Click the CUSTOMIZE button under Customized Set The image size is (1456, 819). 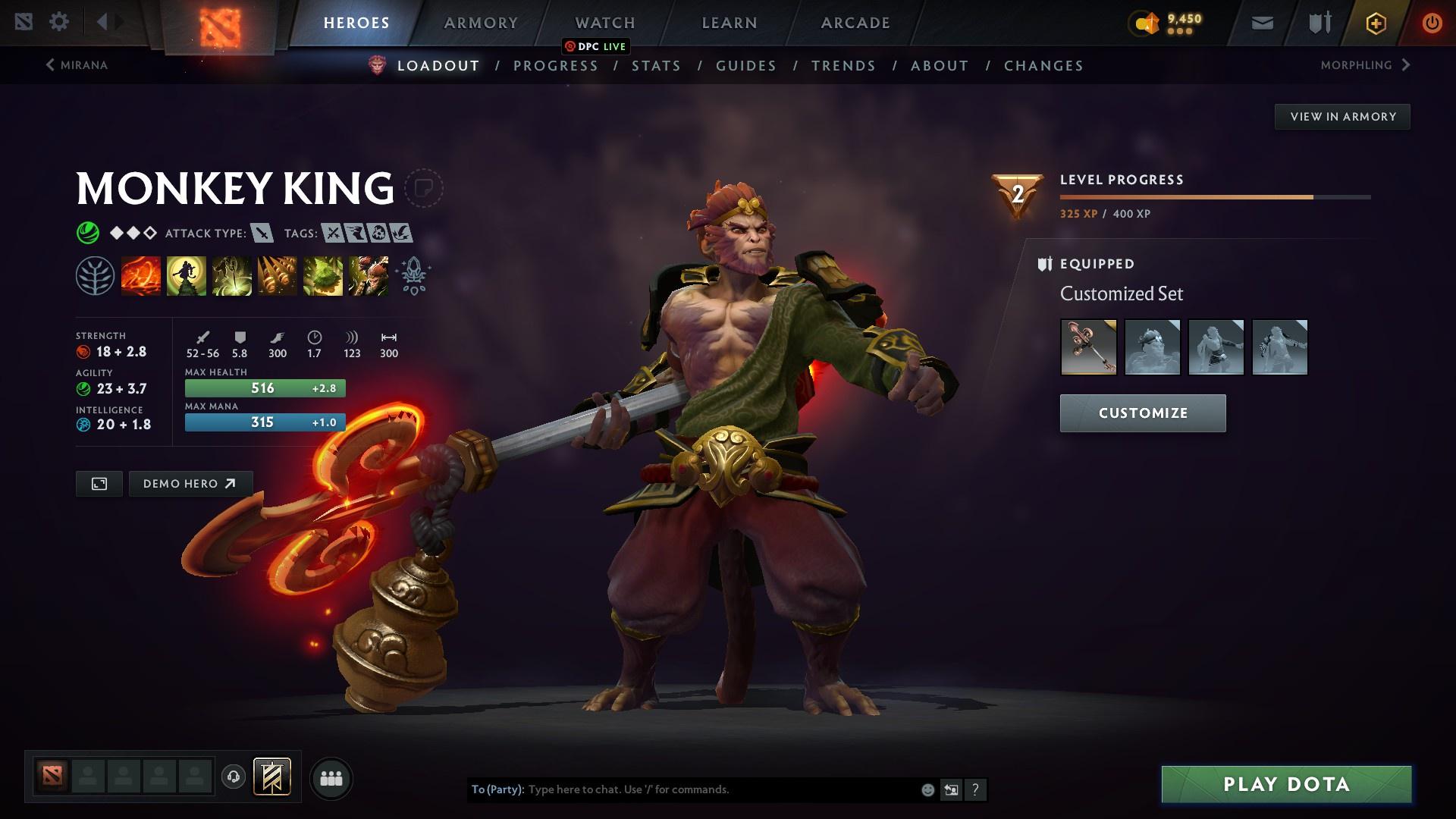coord(1142,413)
